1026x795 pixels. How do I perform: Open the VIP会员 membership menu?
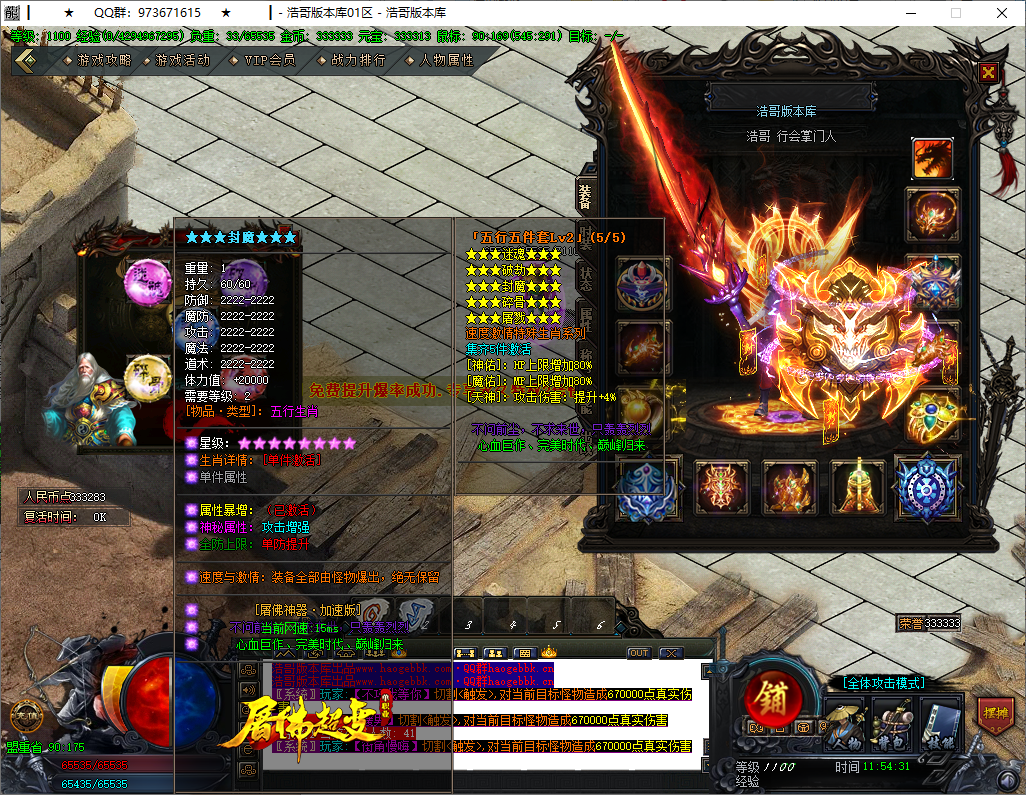[x=269, y=60]
